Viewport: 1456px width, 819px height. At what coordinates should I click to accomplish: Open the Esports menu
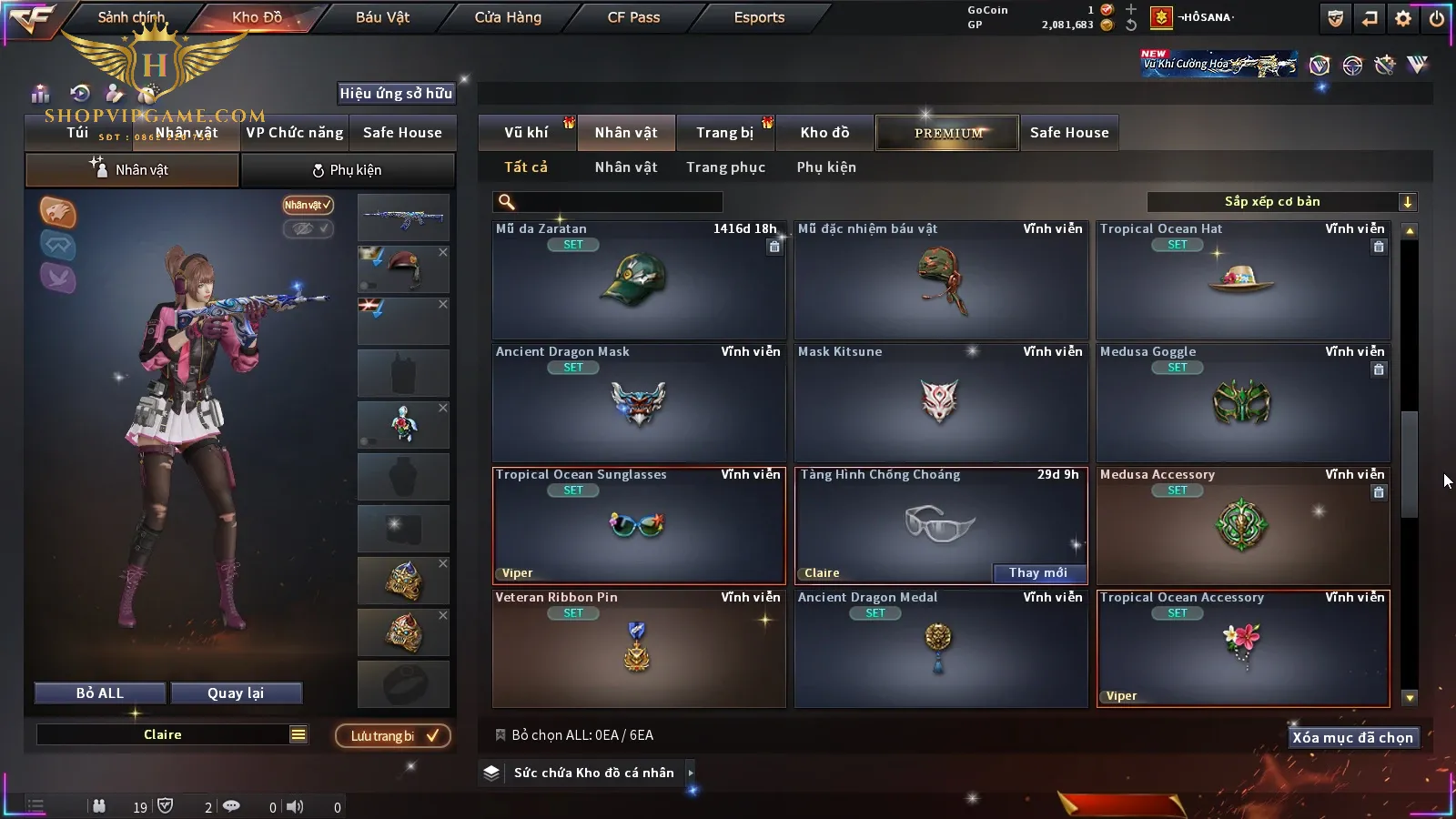(759, 17)
